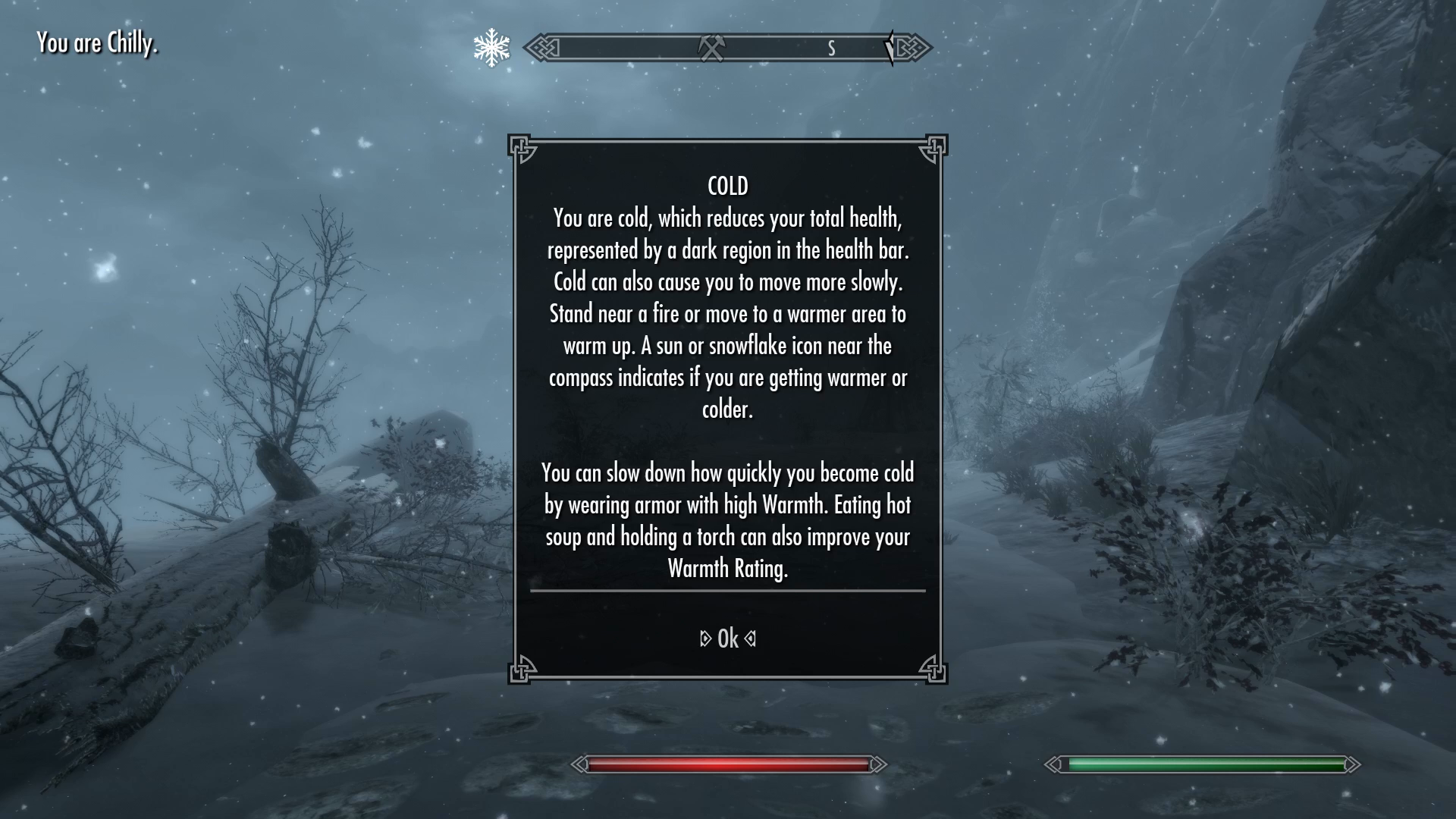Select the COLD dialog title
The height and width of the screenshot is (819, 1456).
727,184
